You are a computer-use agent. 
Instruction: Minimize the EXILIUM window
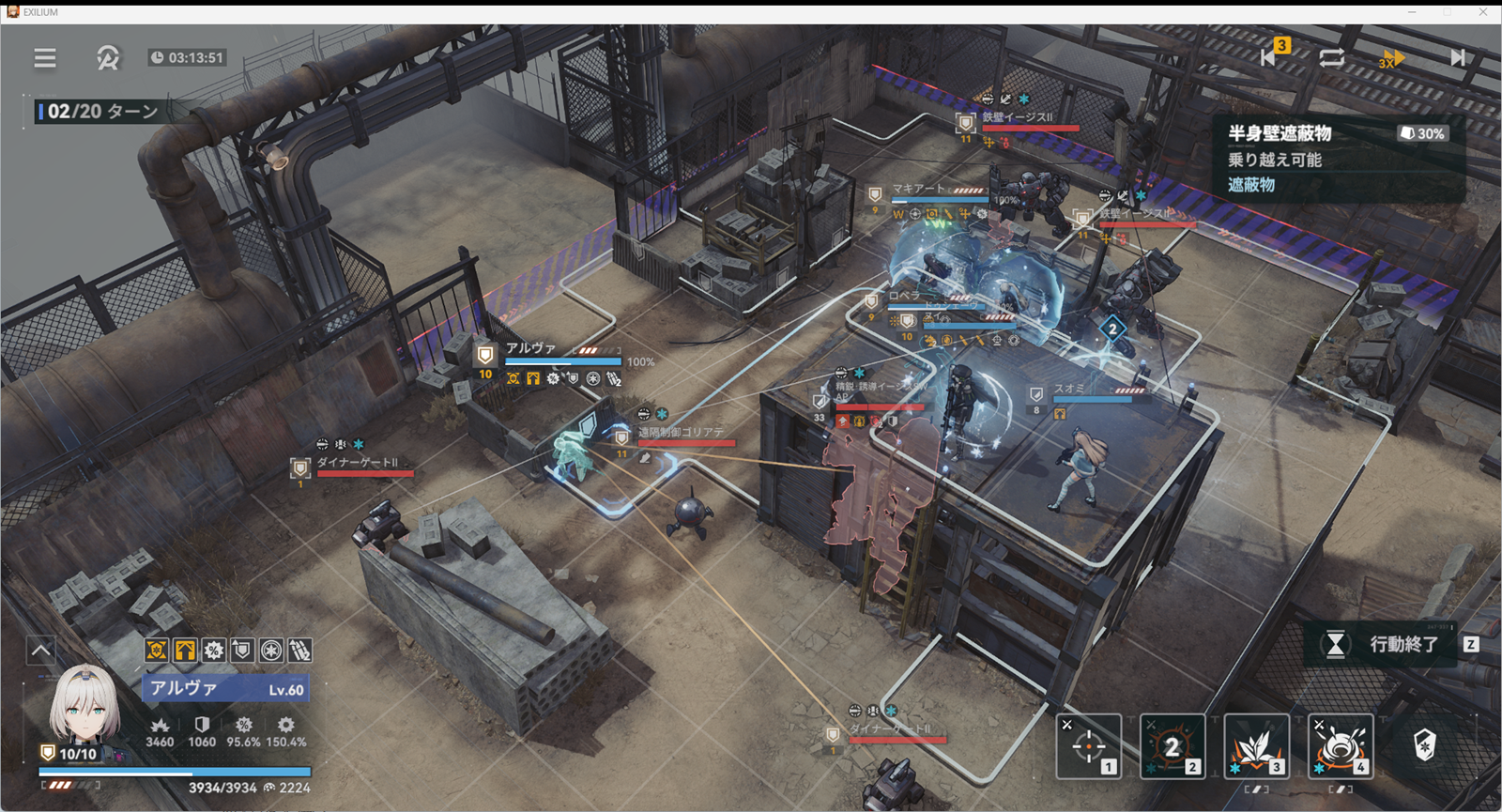coord(1411,12)
